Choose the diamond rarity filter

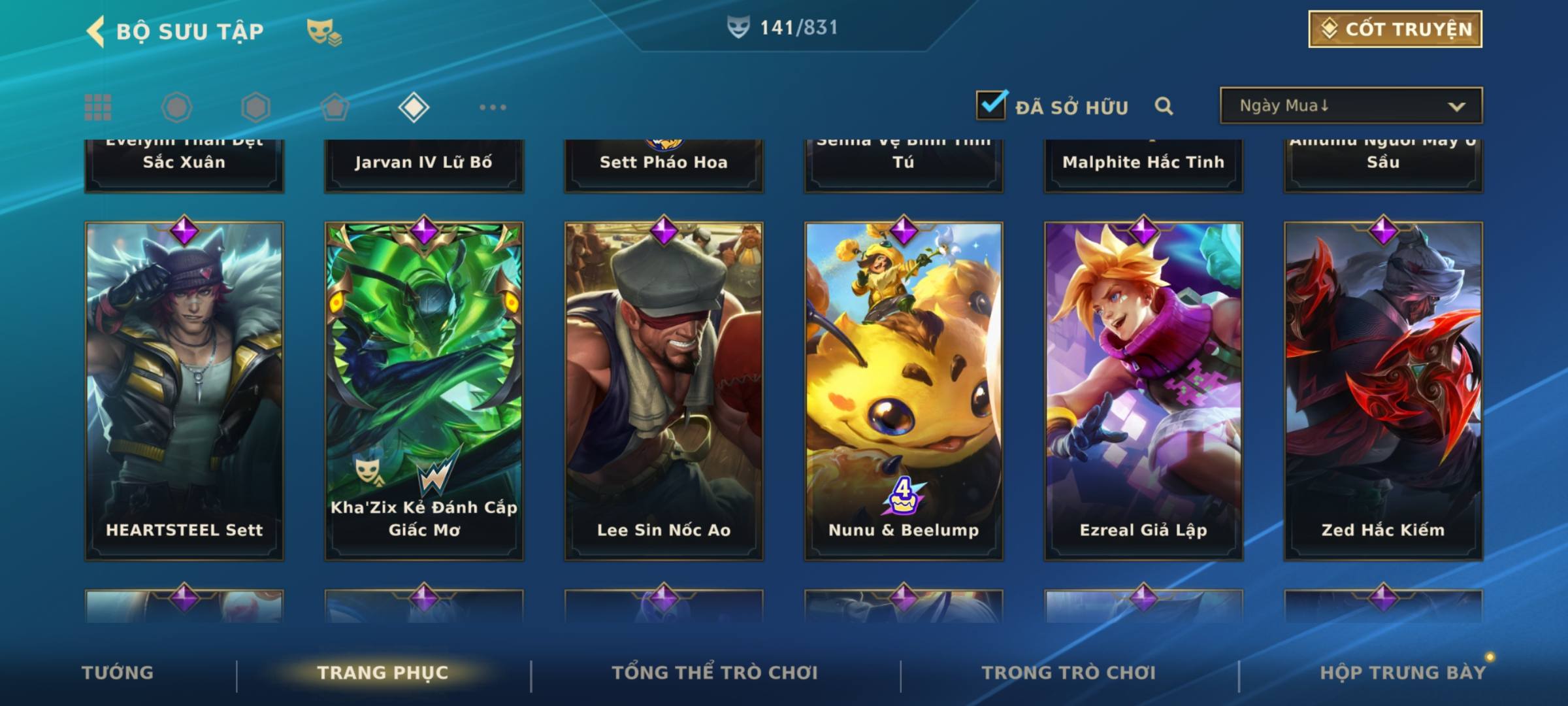tap(414, 107)
